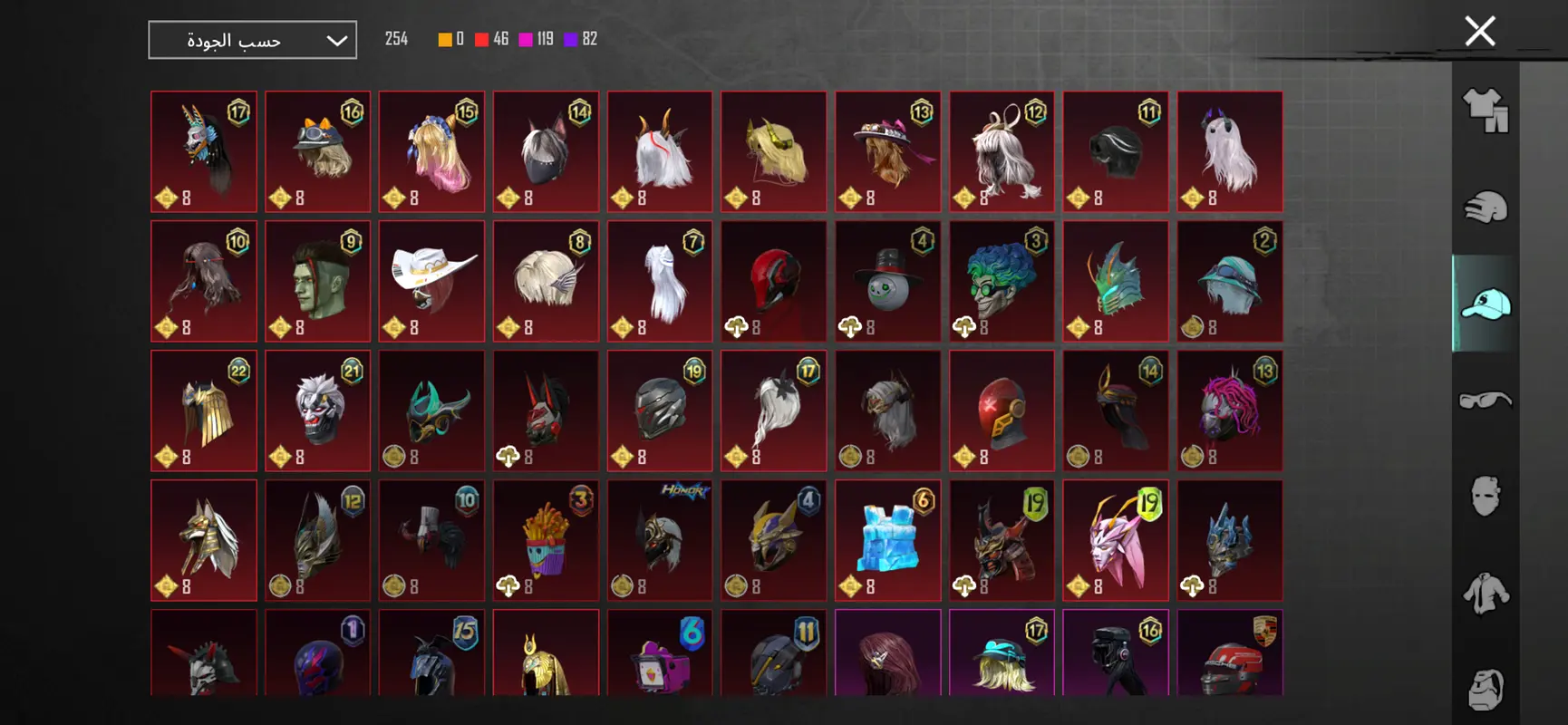Select the french fries box headgear
This screenshot has width=1568, height=725.
tap(546, 540)
